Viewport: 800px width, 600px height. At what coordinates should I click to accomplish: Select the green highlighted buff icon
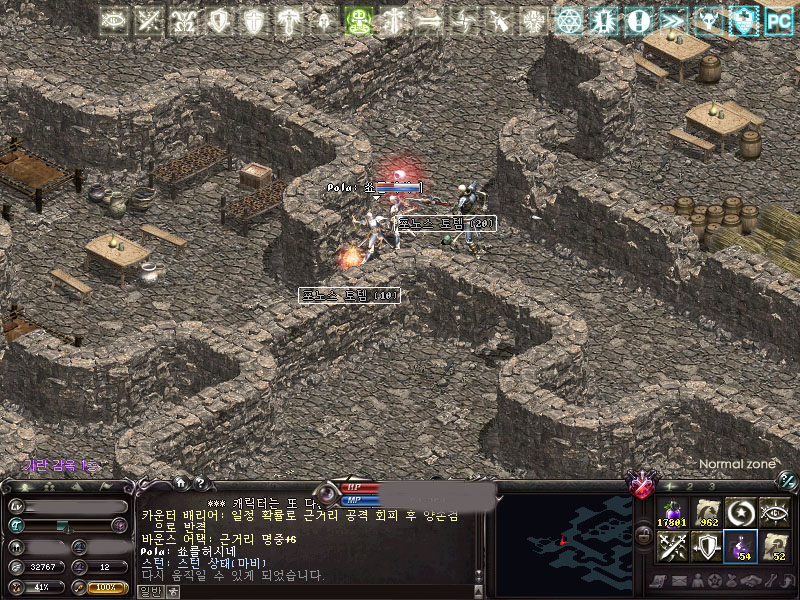tap(359, 20)
